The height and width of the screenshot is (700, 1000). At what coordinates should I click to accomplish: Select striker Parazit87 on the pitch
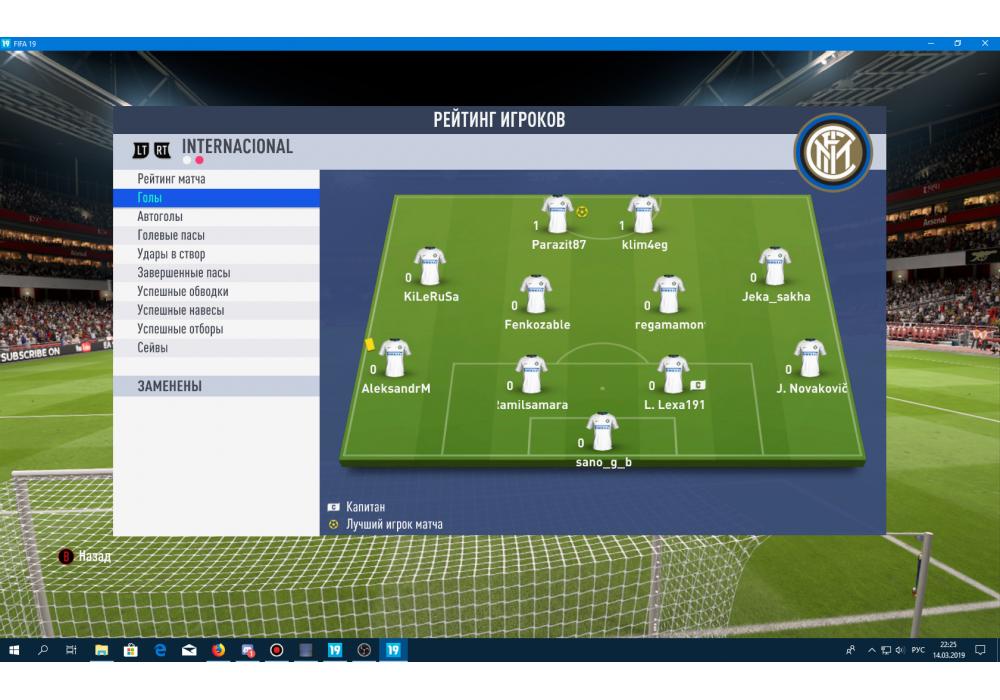pos(557,215)
